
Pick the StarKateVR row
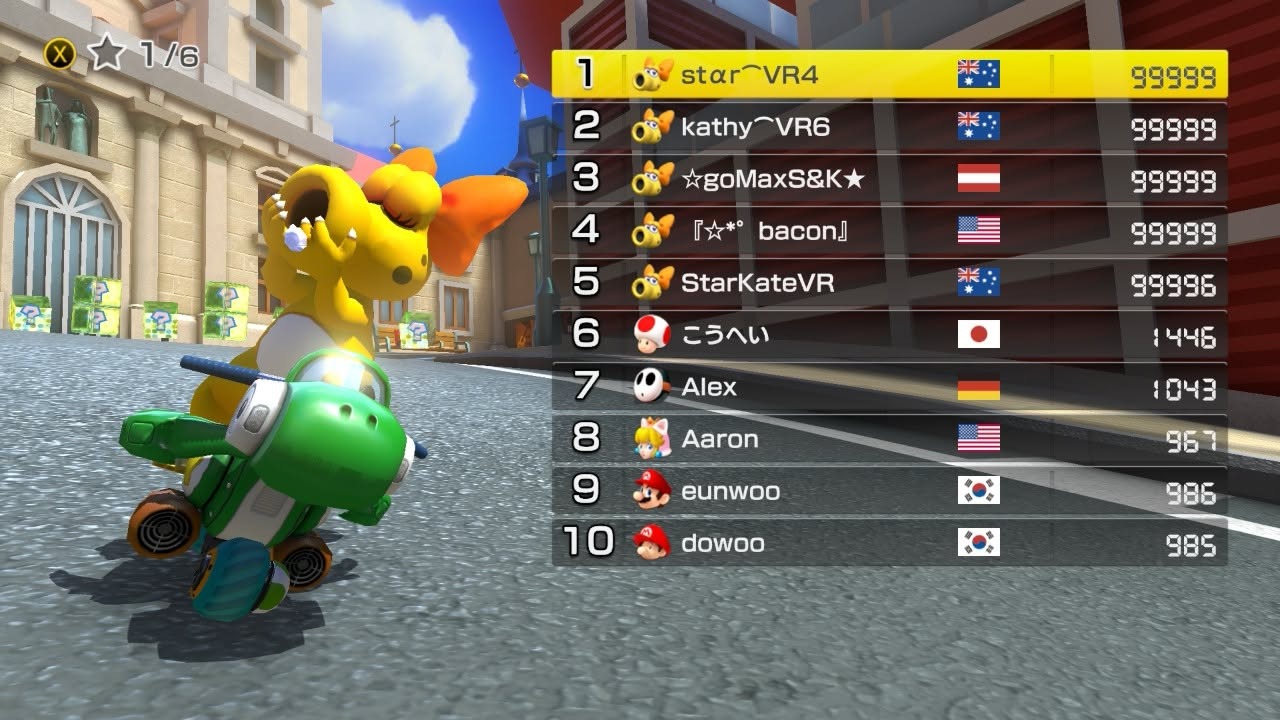(889, 283)
